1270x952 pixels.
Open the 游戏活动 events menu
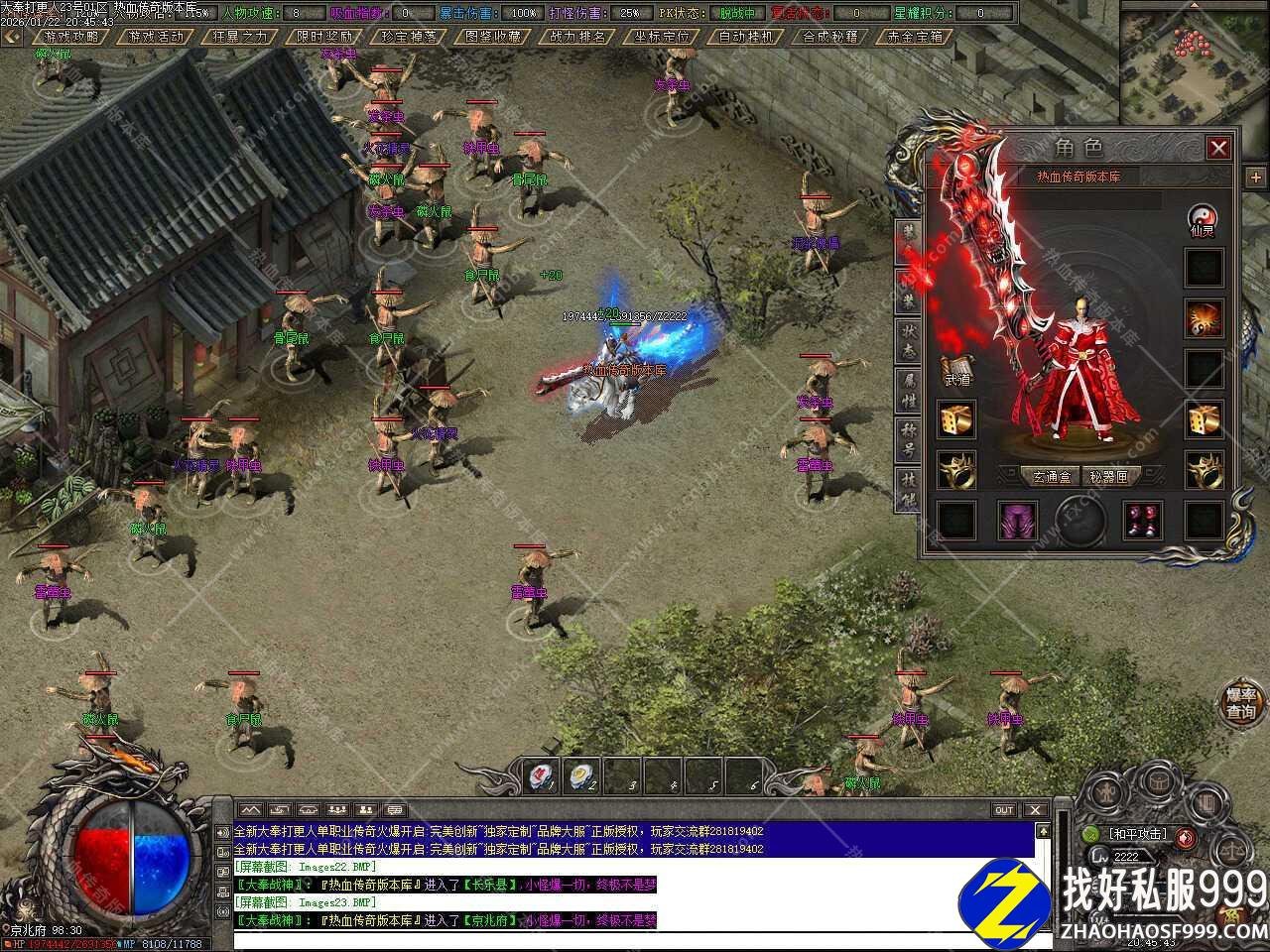(x=156, y=37)
